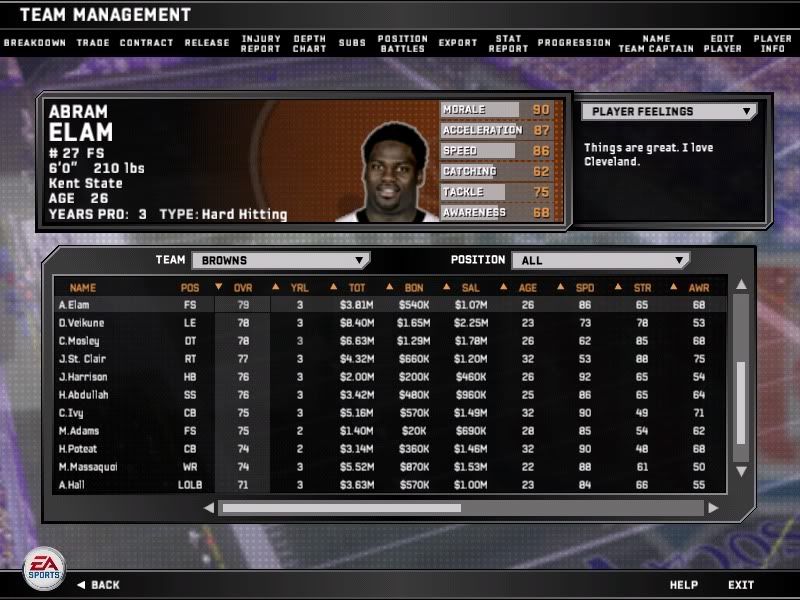The height and width of the screenshot is (600, 800).
Task: Go Back to the previous screen
Action: click(x=98, y=585)
